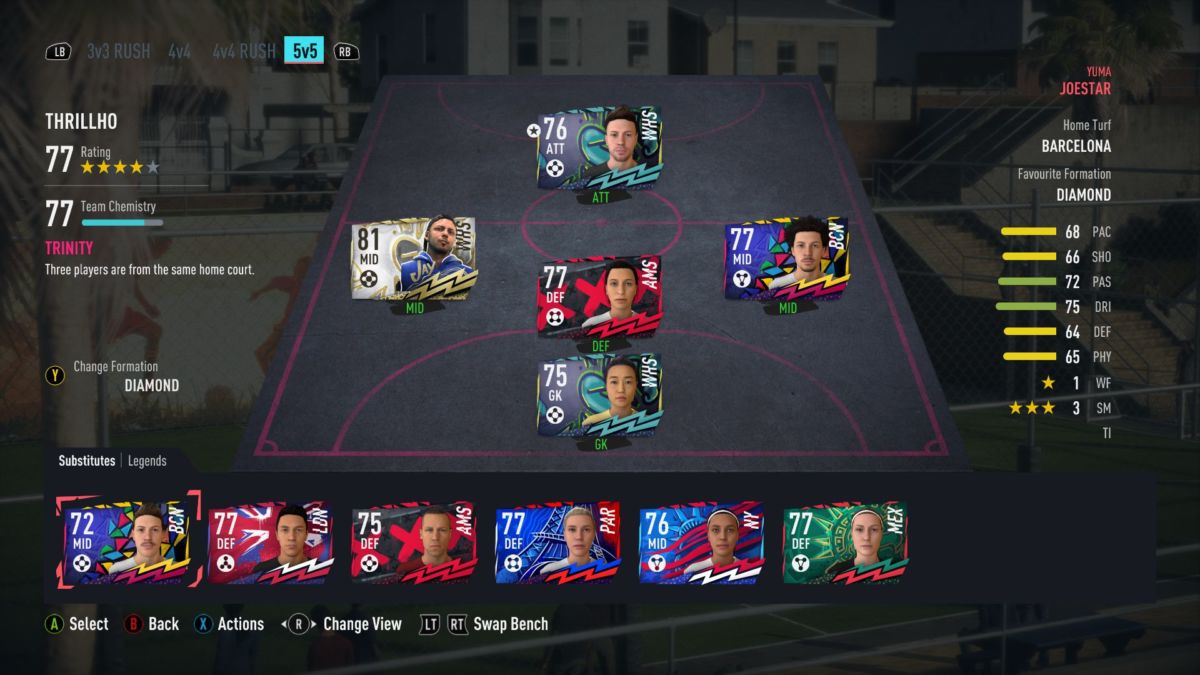Select the 4v4 mode tab
The image size is (1200, 675).
click(x=180, y=51)
